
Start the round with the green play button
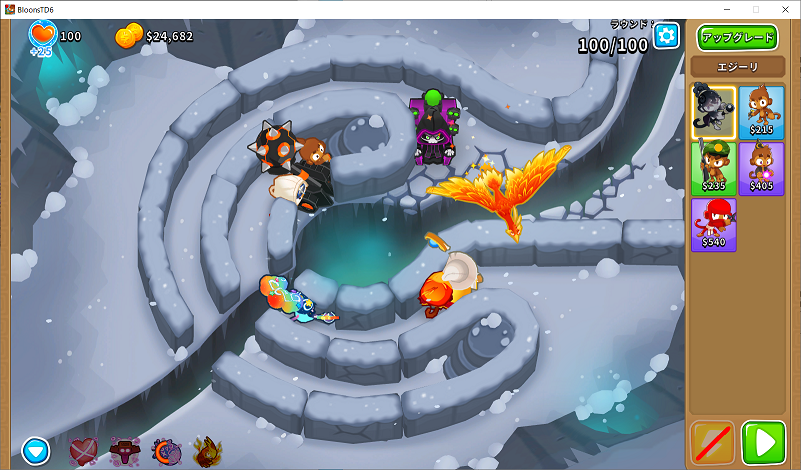click(x=764, y=443)
